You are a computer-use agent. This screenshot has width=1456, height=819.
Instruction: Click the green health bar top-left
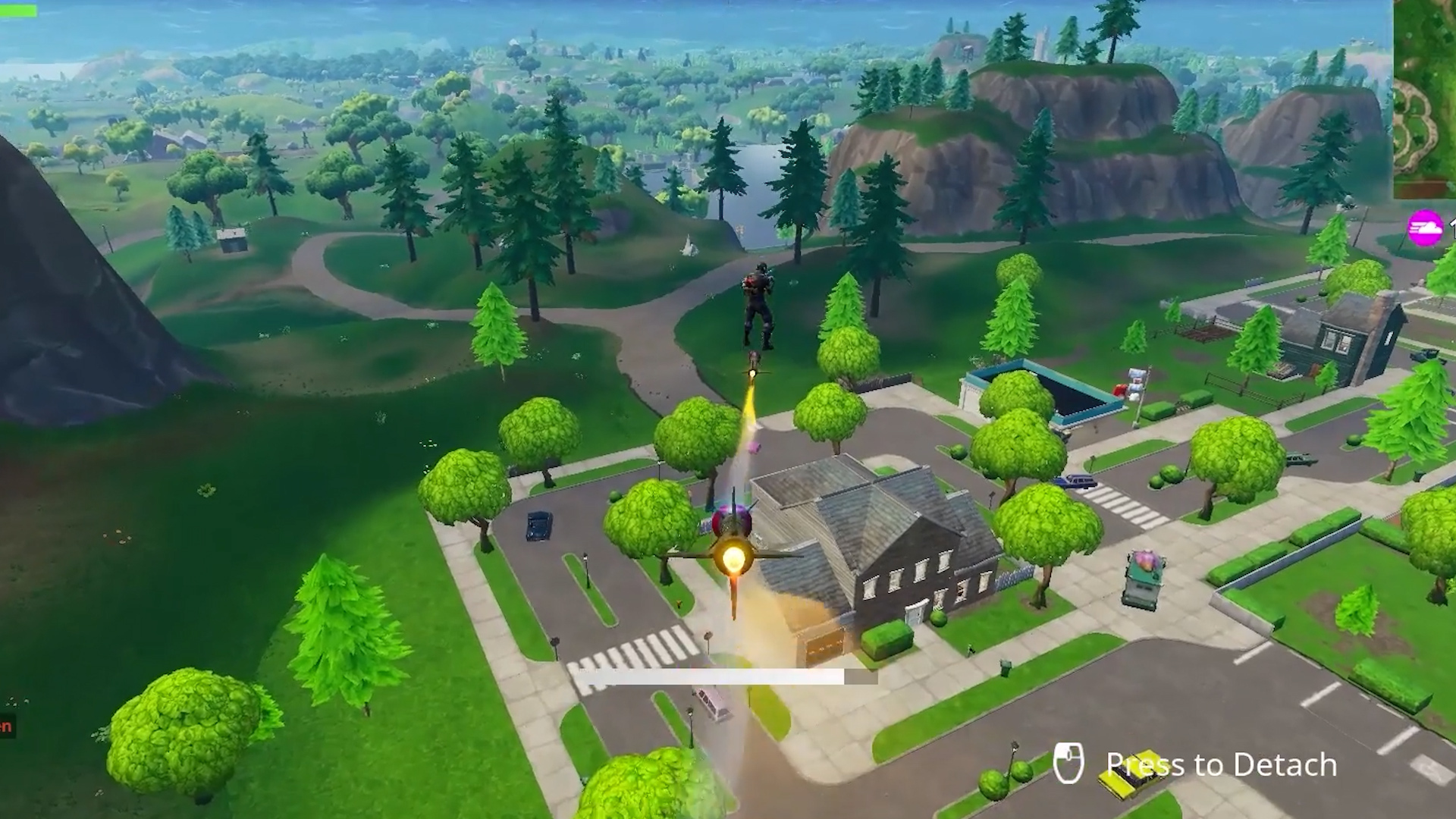point(19,9)
